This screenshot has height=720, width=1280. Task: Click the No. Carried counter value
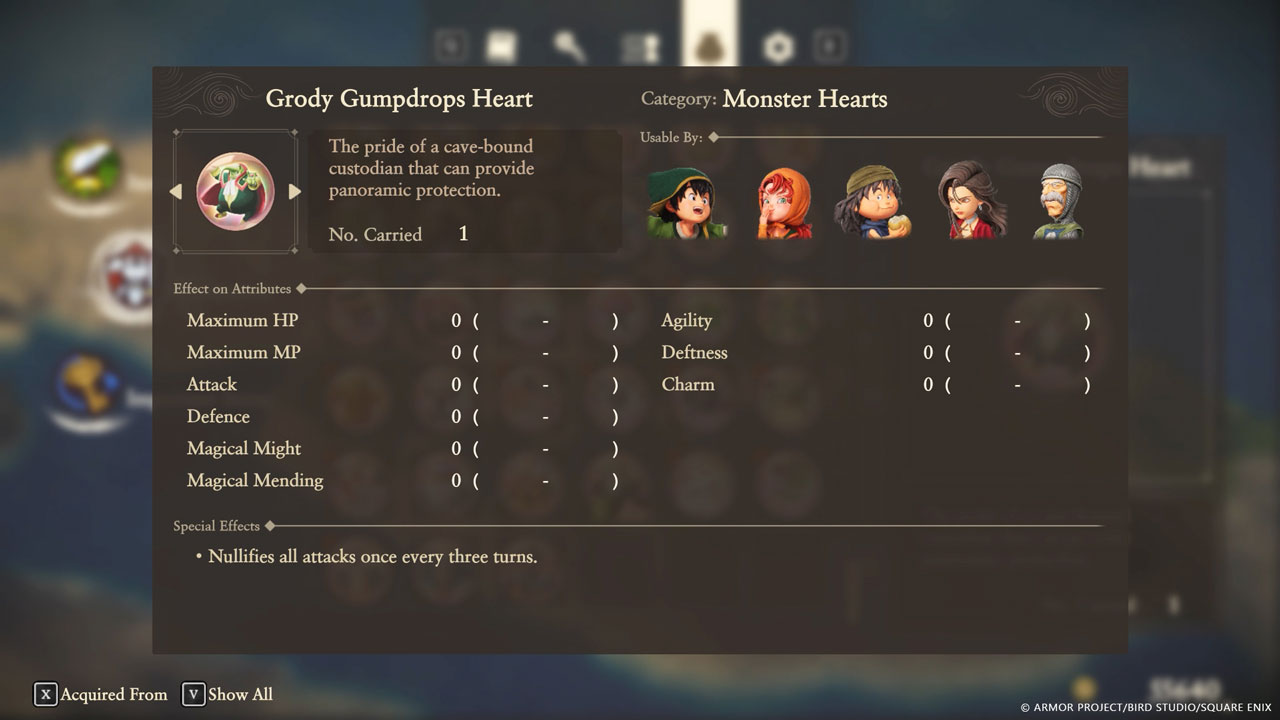pyautogui.click(x=462, y=234)
